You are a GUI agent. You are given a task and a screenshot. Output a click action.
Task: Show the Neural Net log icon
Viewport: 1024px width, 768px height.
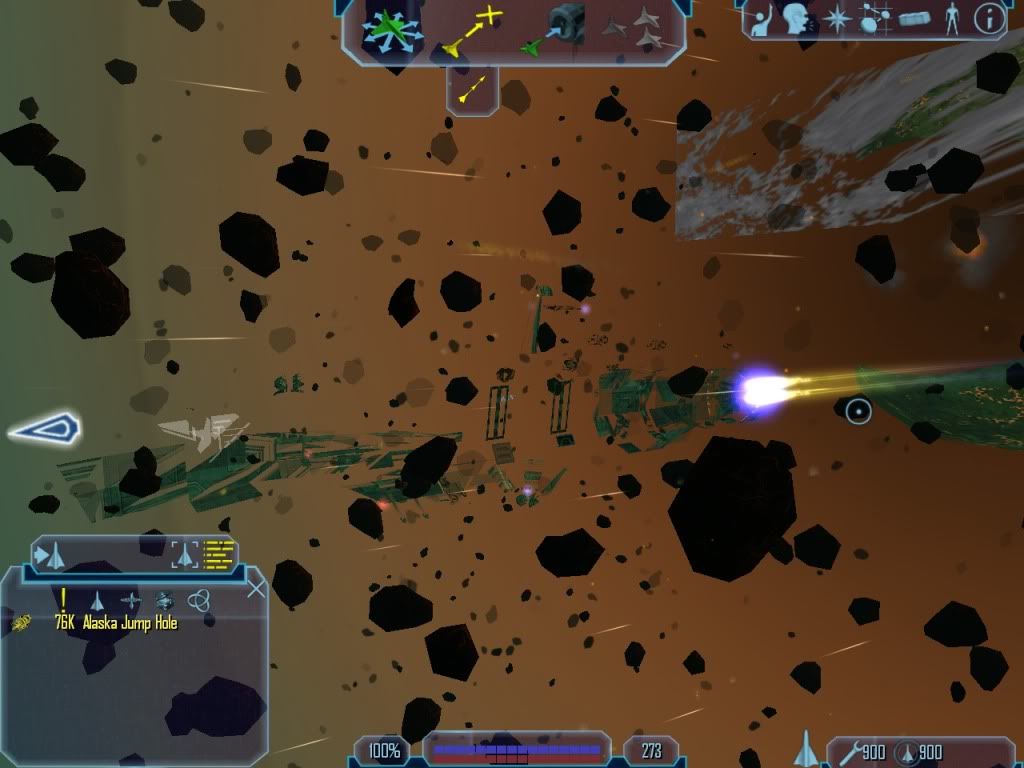[x=876, y=18]
